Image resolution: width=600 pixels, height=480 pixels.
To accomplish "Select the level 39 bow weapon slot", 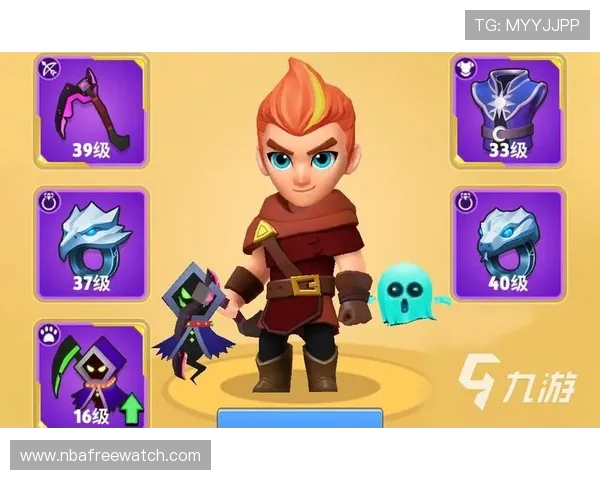I will [91, 111].
